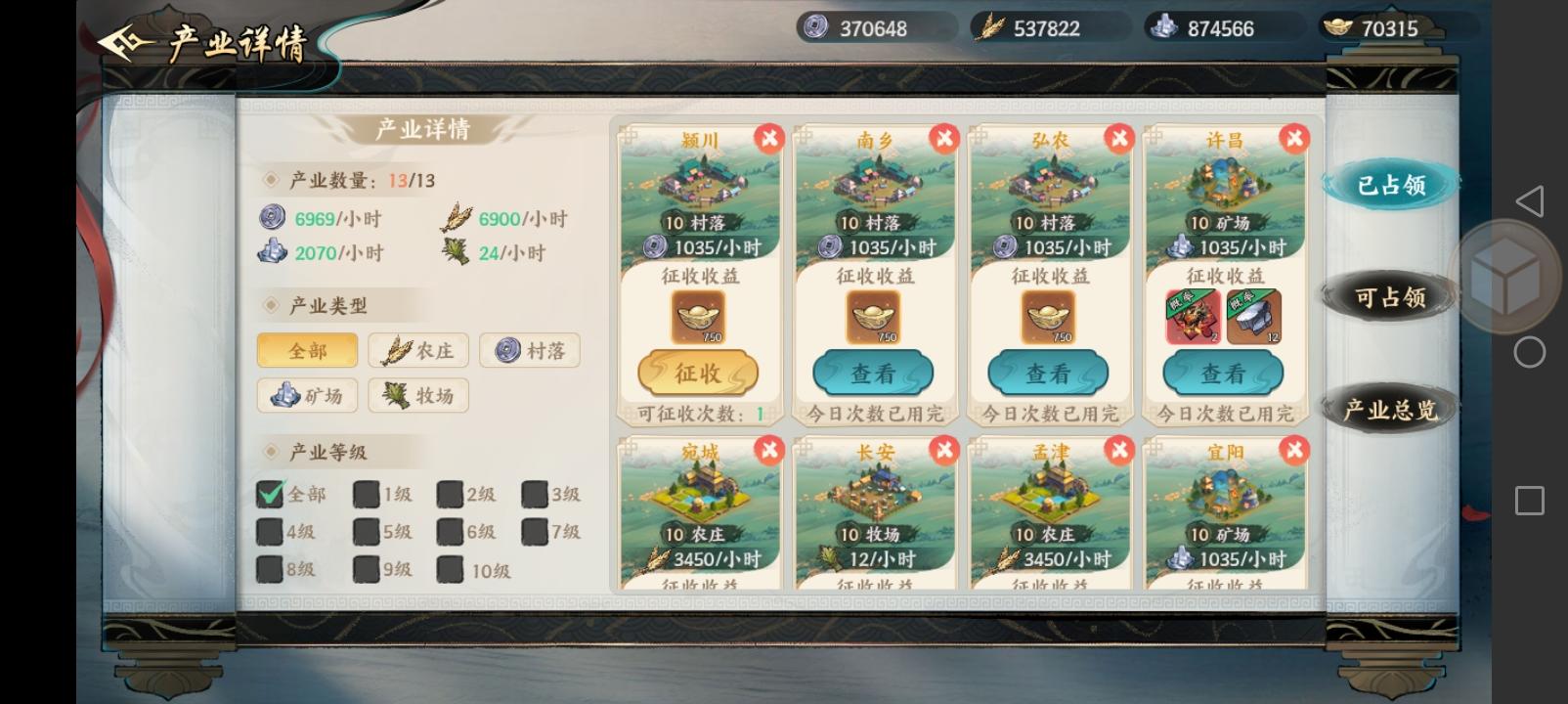1568x704 pixels.
Task: Uncheck the 全部 level checkbox
Action: point(268,494)
